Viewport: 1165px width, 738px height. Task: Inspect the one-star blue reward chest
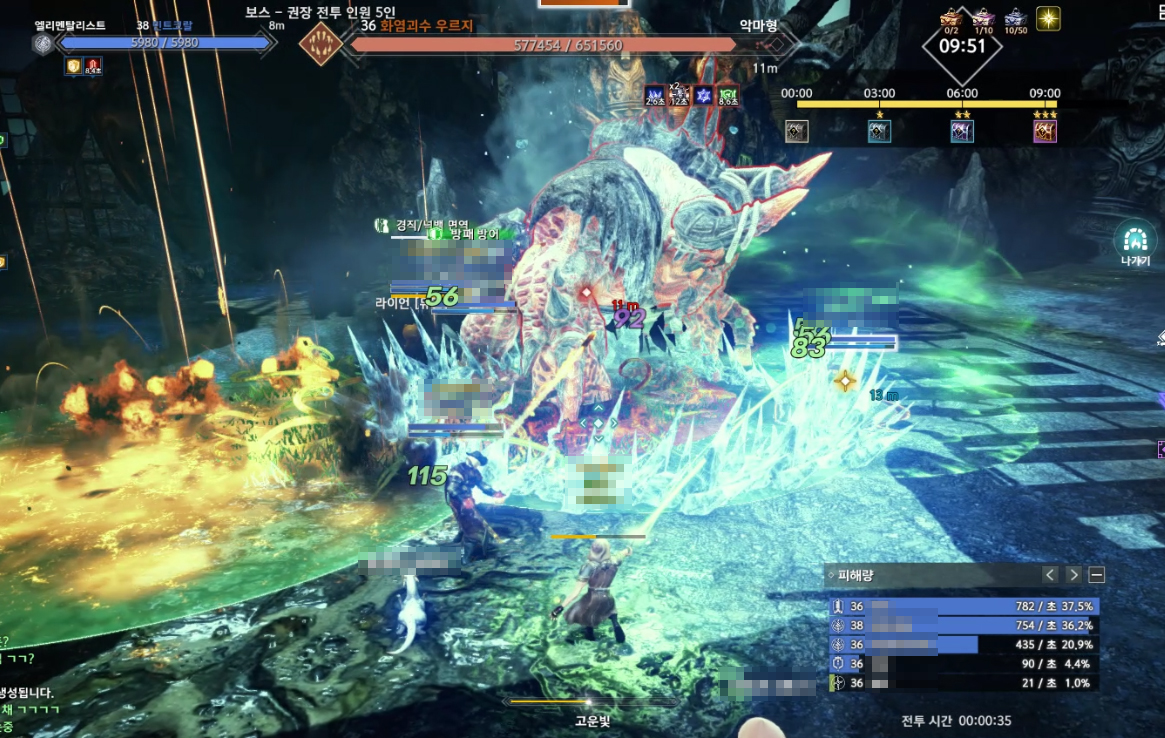[880, 131]
